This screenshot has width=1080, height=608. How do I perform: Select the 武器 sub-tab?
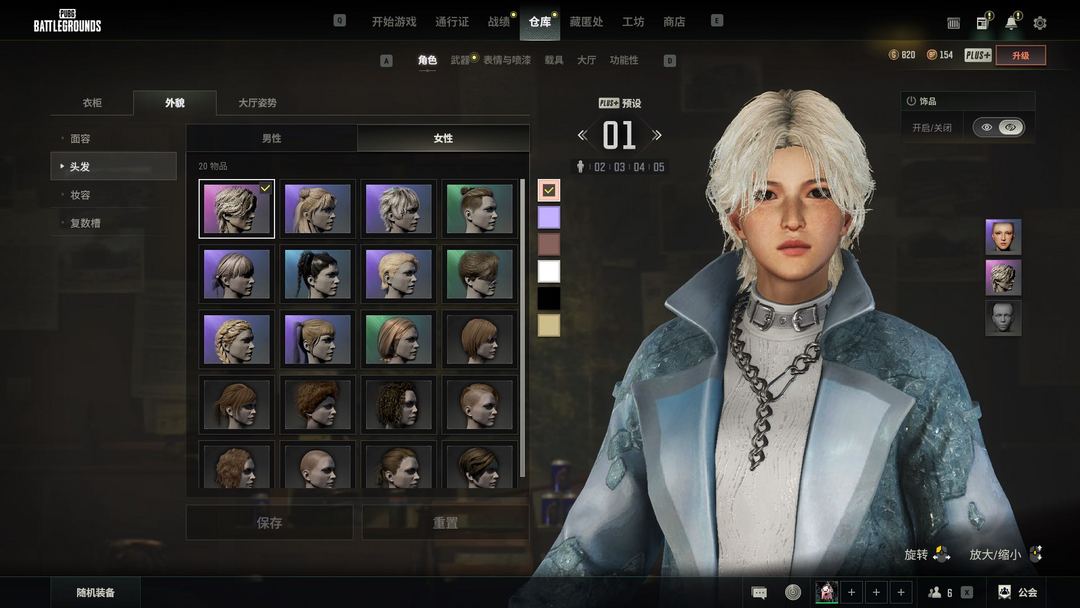460,60
